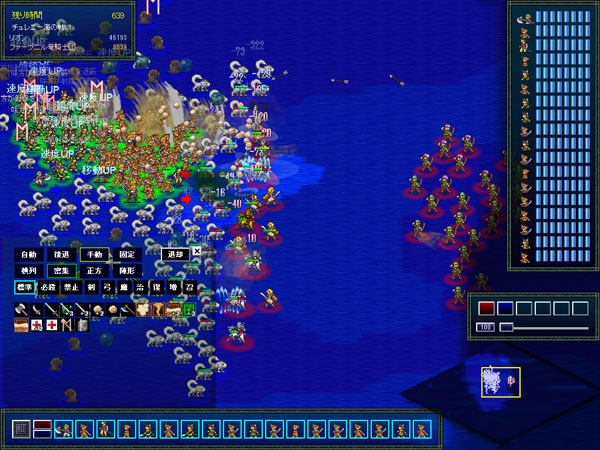The image size is (600, 450).
Task: Set units to 固定 (hold position)
Action: (x=126, y=254)
